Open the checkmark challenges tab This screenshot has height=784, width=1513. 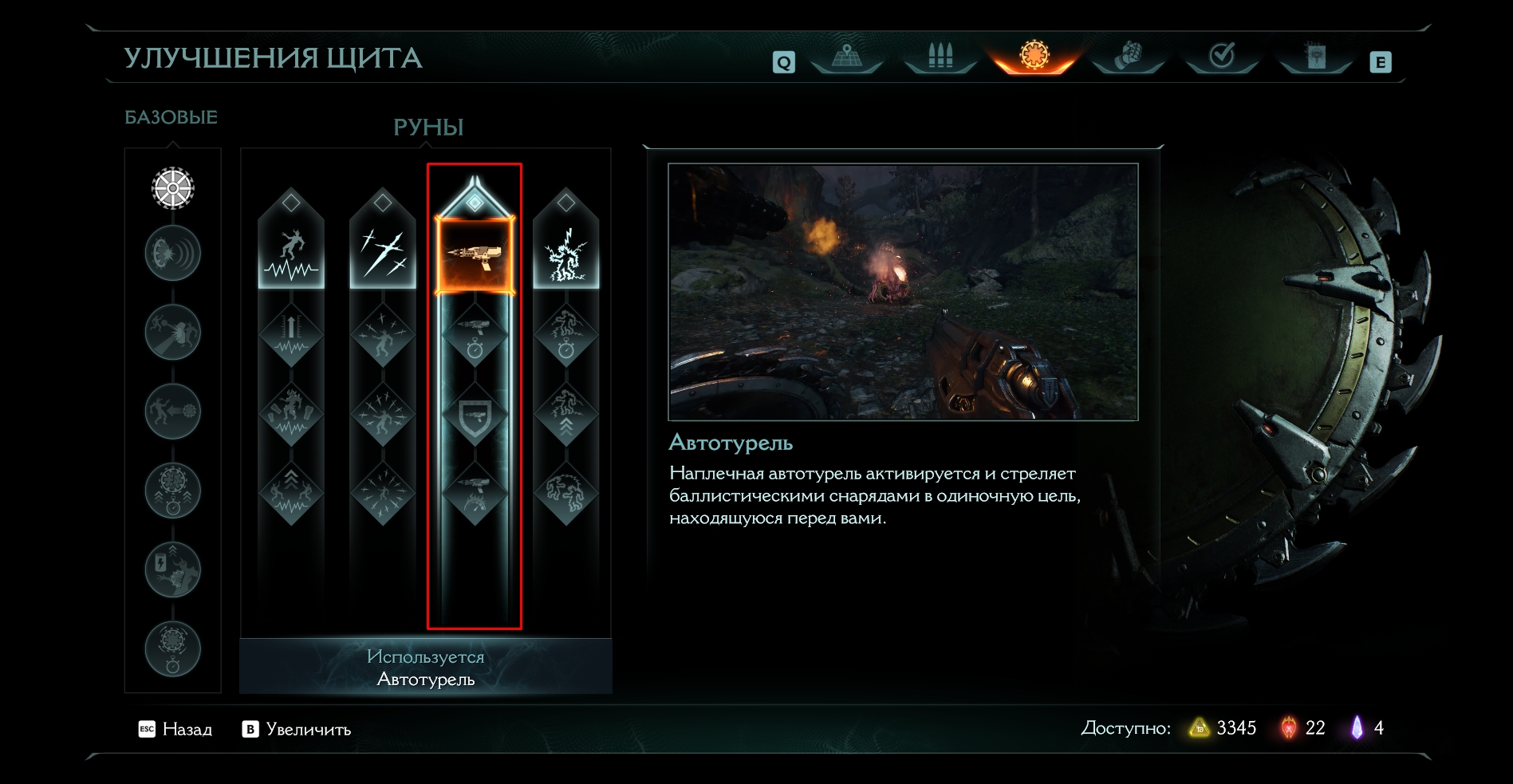pyautogui.click(x=1222, y=57)
